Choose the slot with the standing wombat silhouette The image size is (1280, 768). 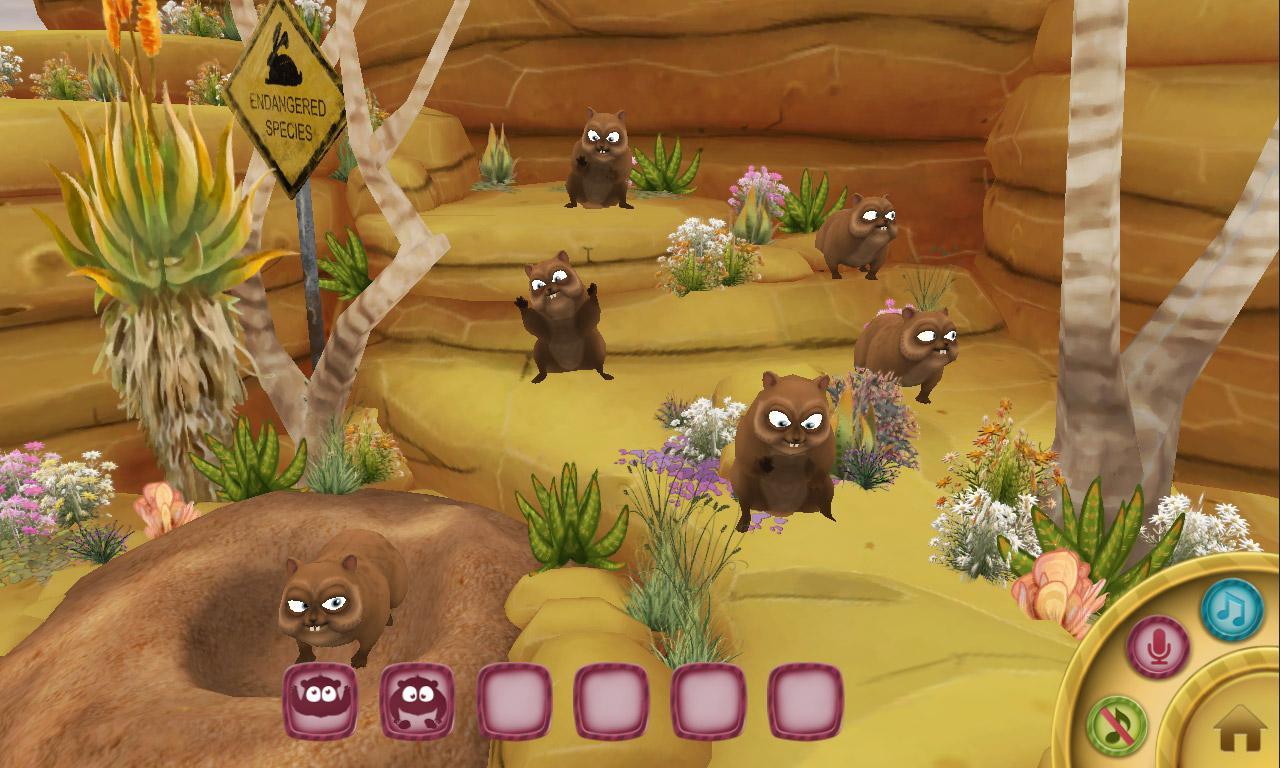coord(417,700)
